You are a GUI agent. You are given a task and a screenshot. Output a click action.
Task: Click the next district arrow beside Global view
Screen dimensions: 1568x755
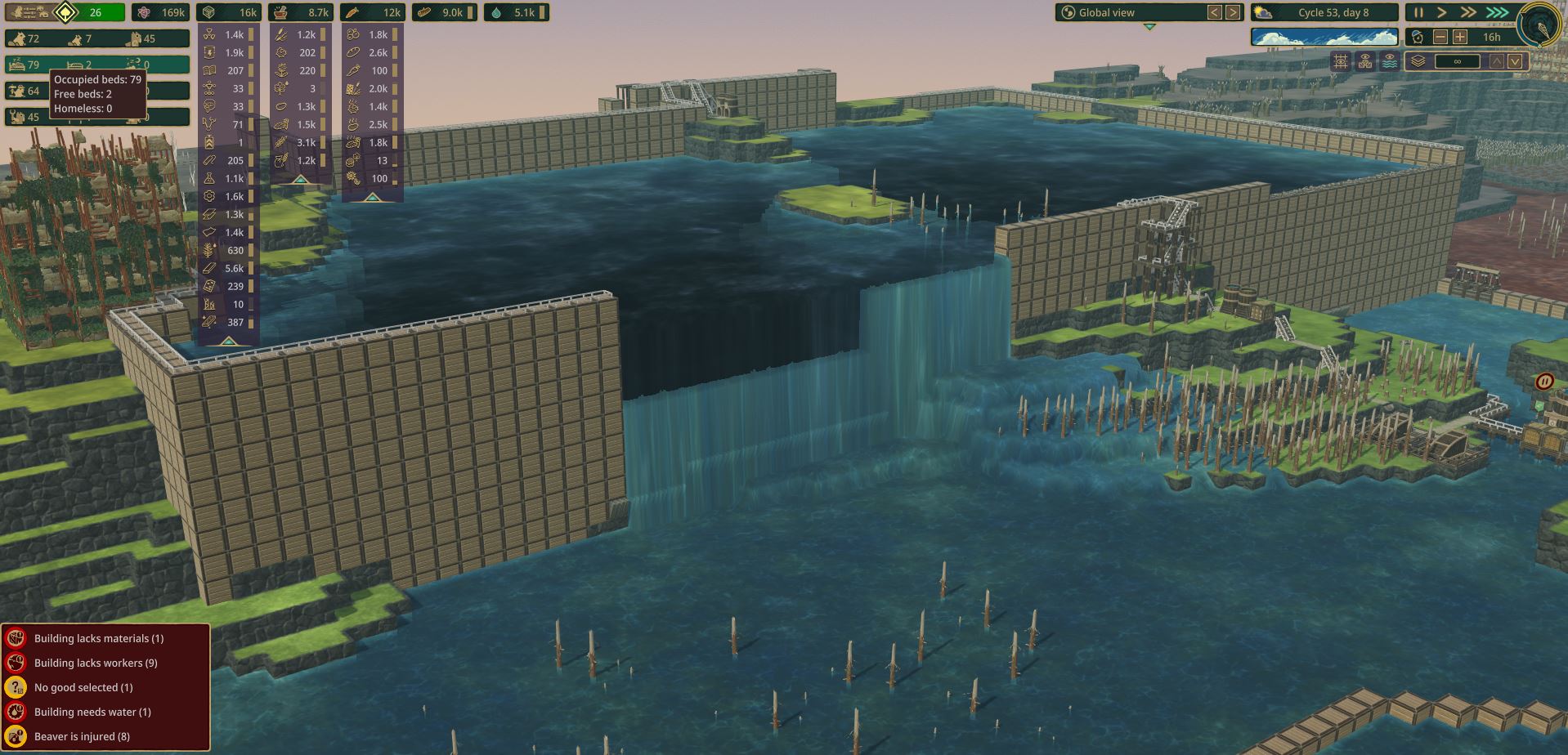tap(1233, 12)
